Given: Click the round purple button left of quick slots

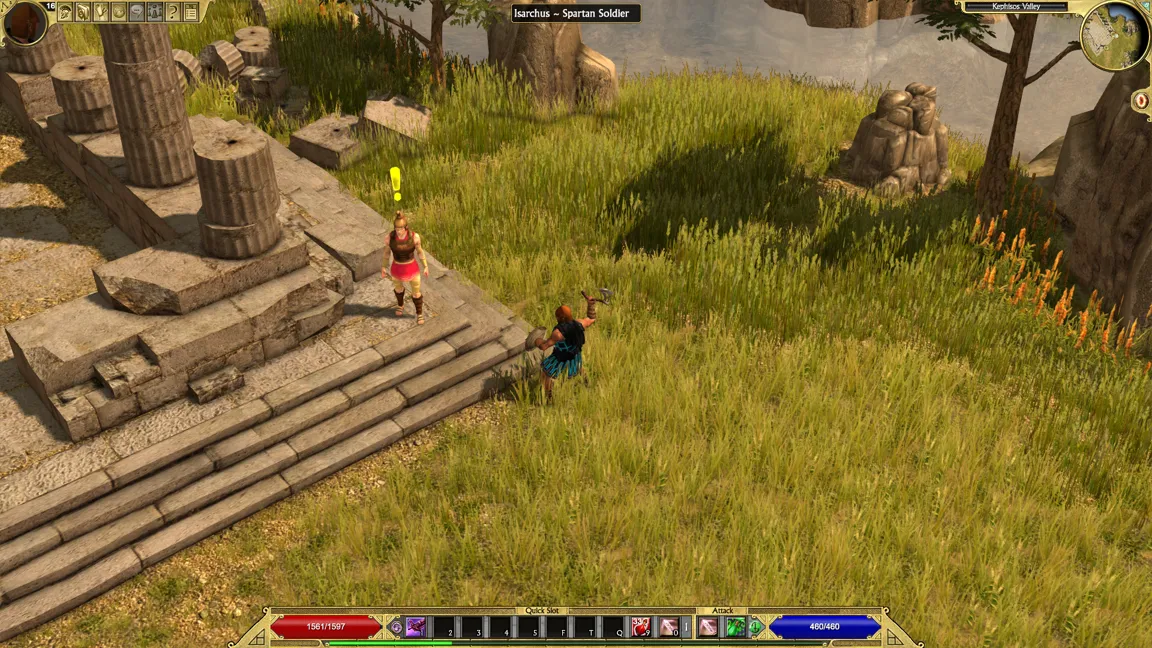Looking at the screenshot, I should point(396,627).
